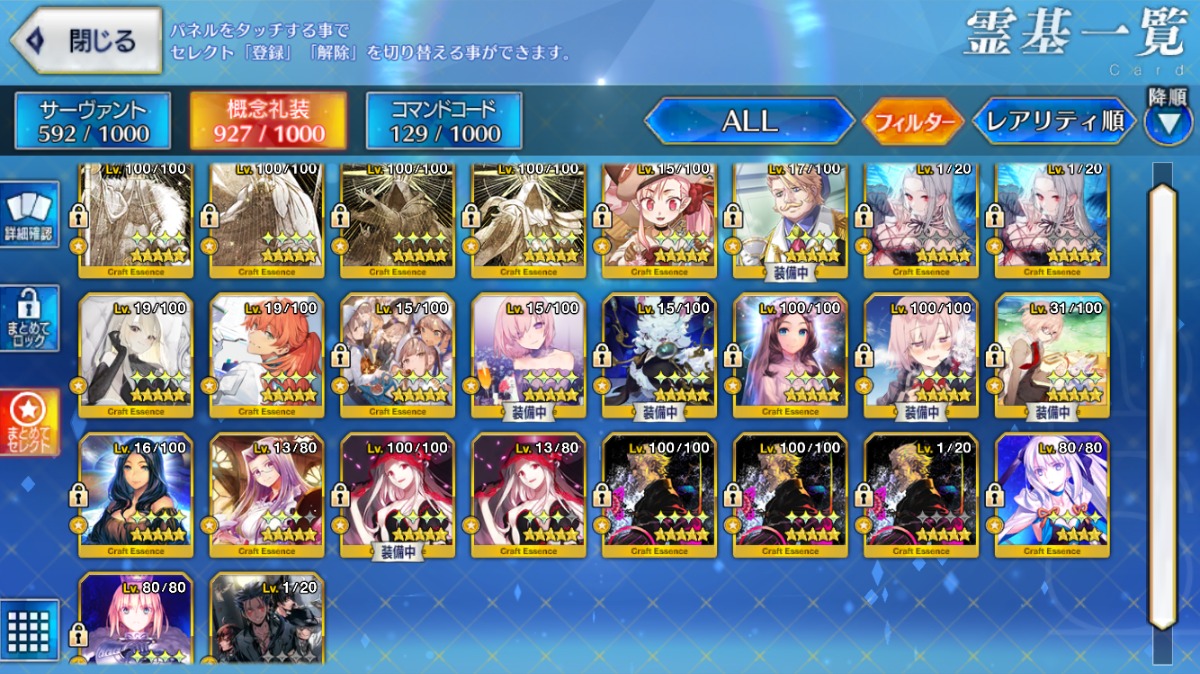Choose the orange-haired girl Lv.19 card

click(x=267, y=355)
